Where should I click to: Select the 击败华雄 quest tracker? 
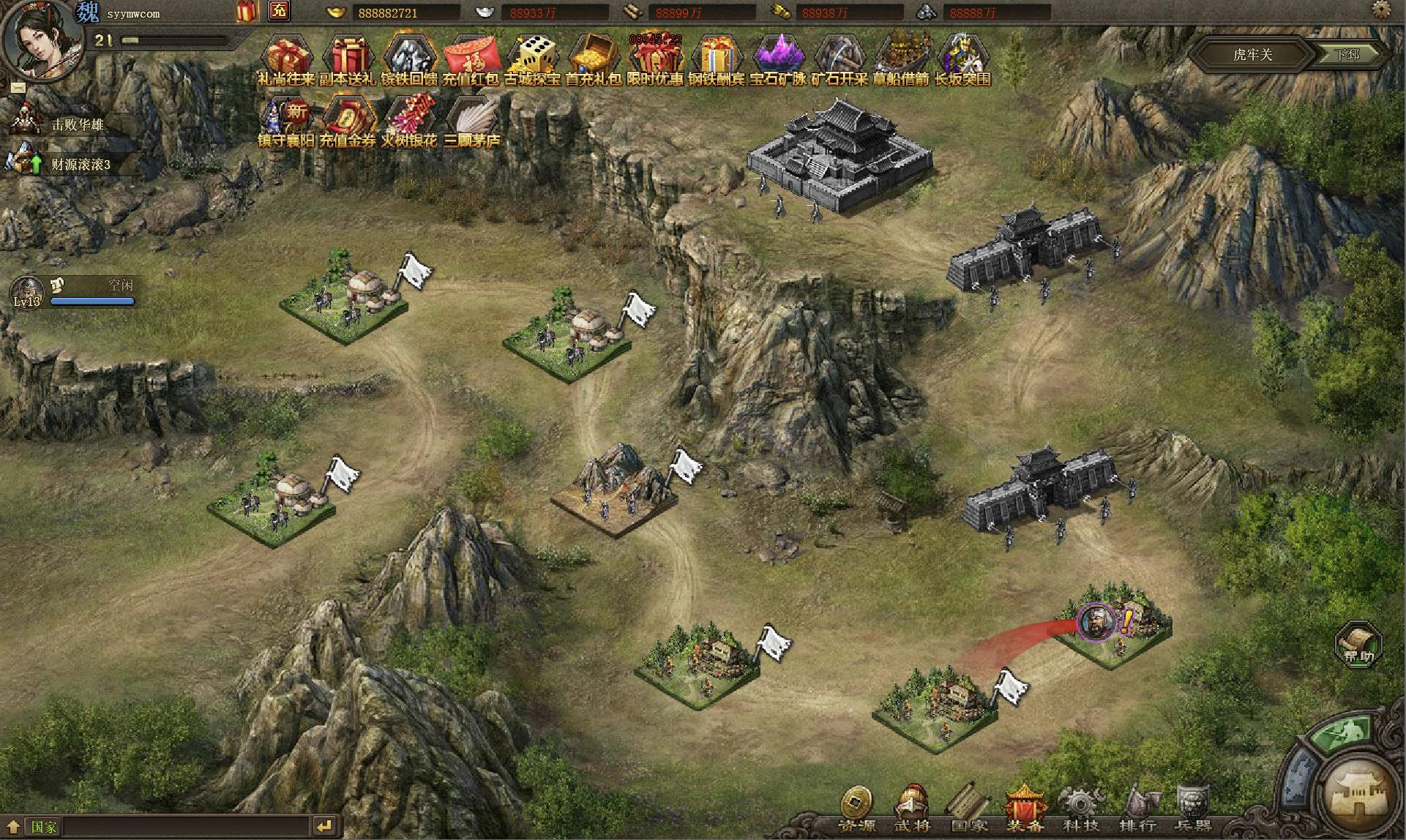73,124
